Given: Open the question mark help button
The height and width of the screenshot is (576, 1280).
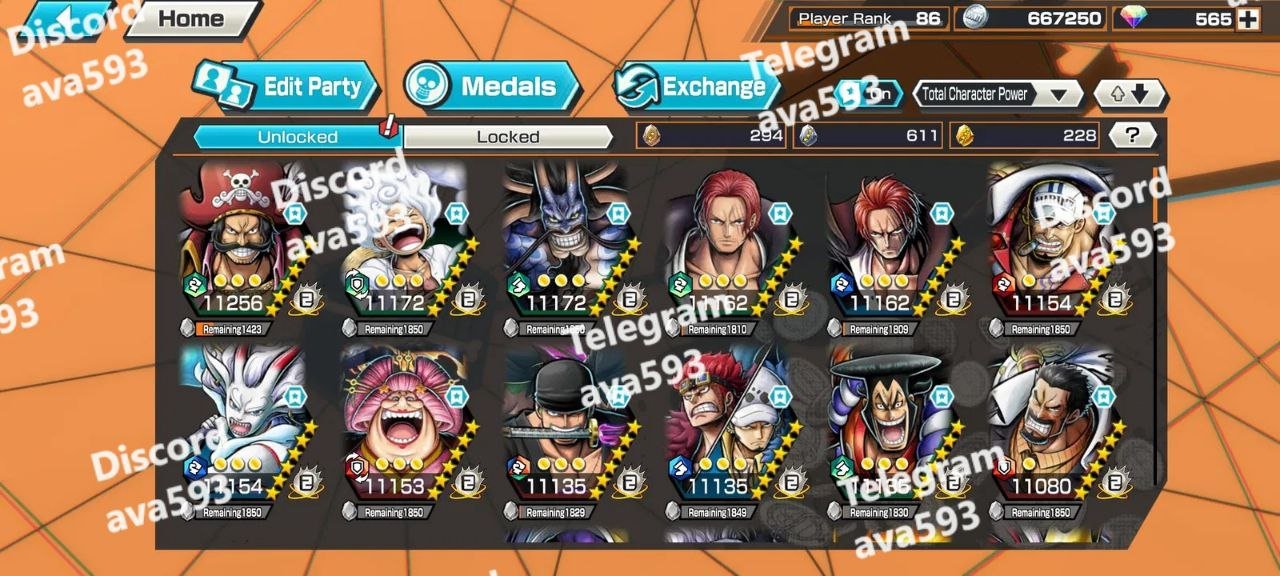Looking at the screenshot, I should (1132, 136).
